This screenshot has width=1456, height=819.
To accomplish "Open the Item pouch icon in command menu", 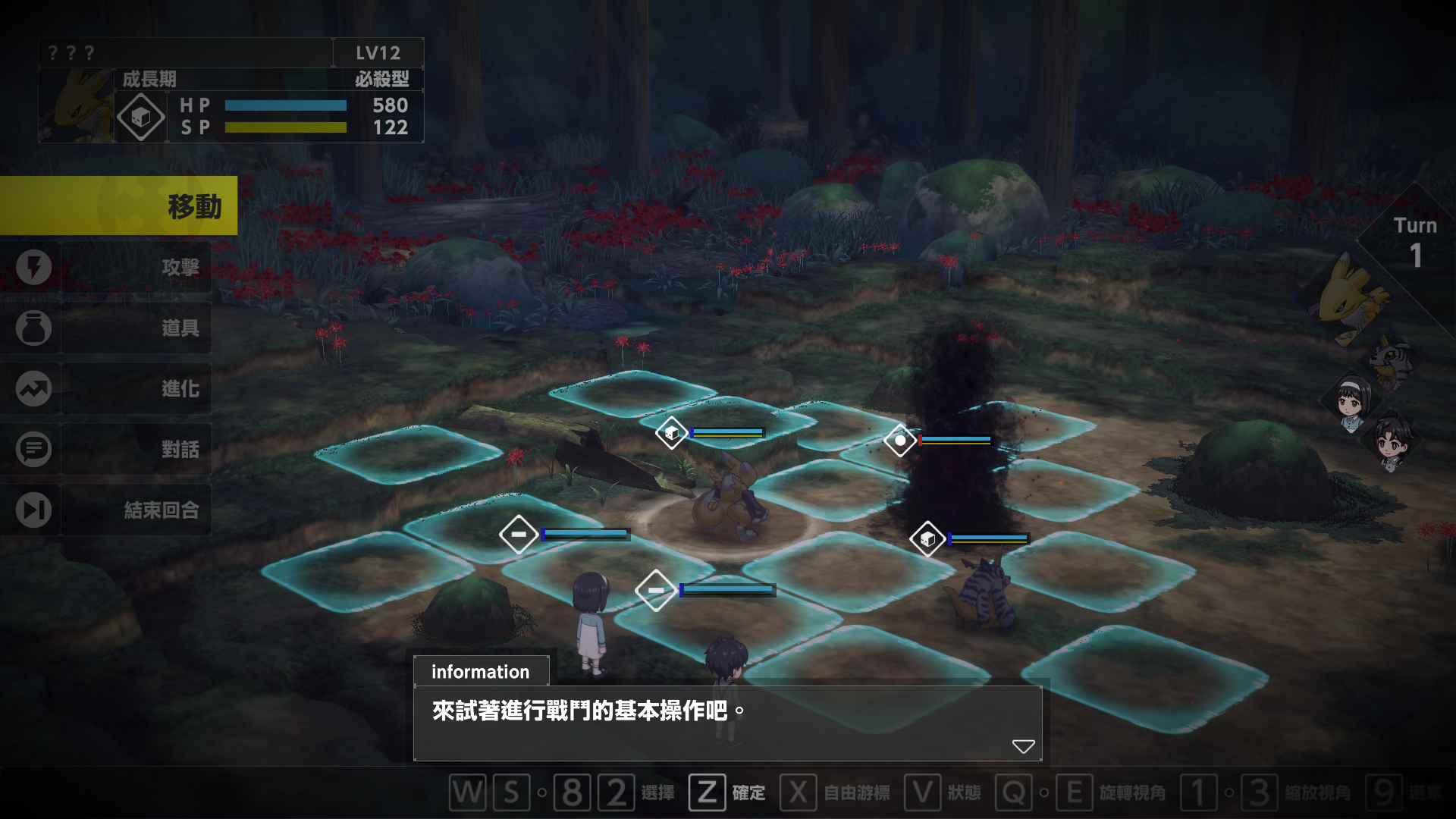I will [x=32, y=328].
